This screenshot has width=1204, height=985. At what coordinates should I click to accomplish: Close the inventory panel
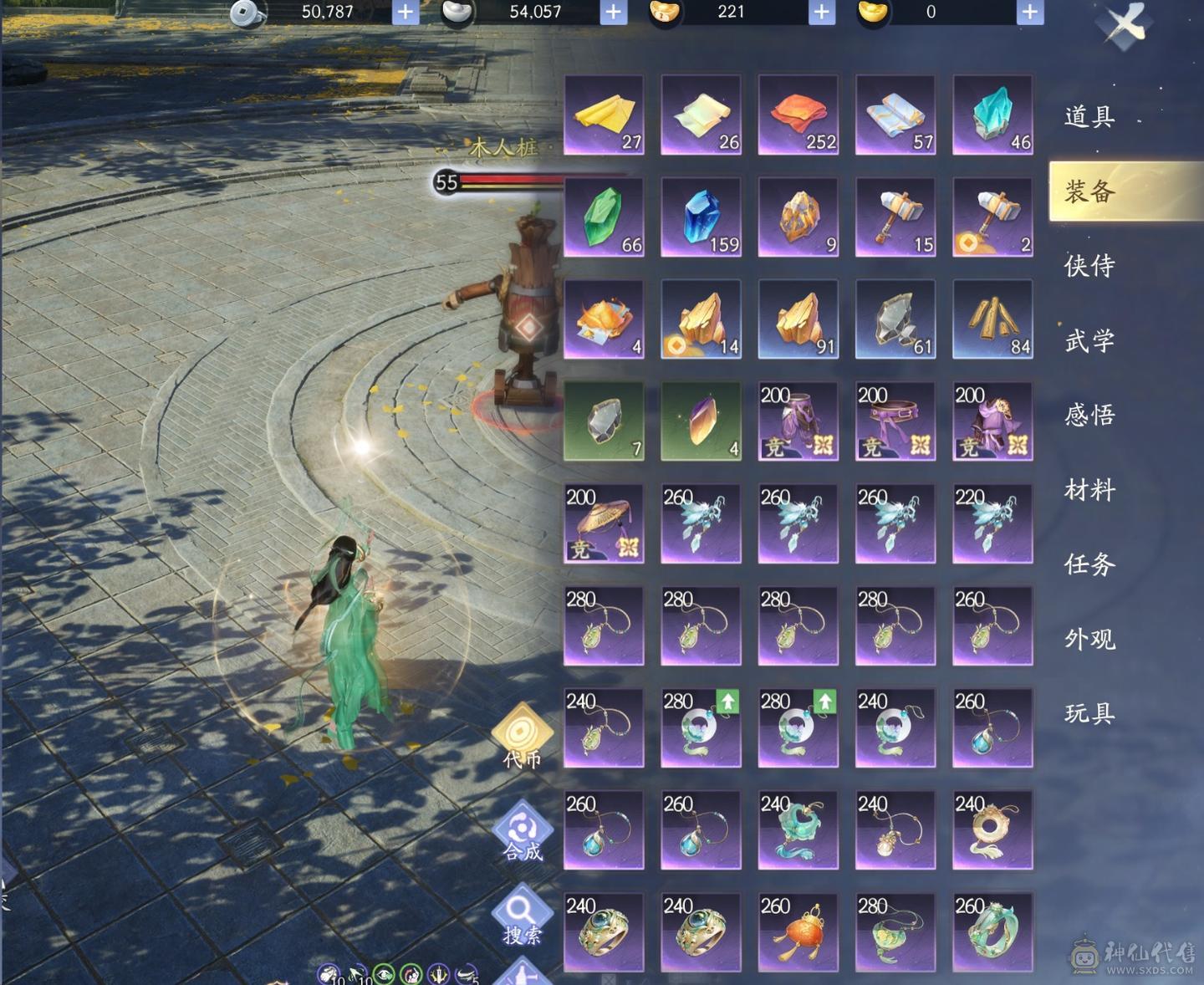pos(1125,24)
